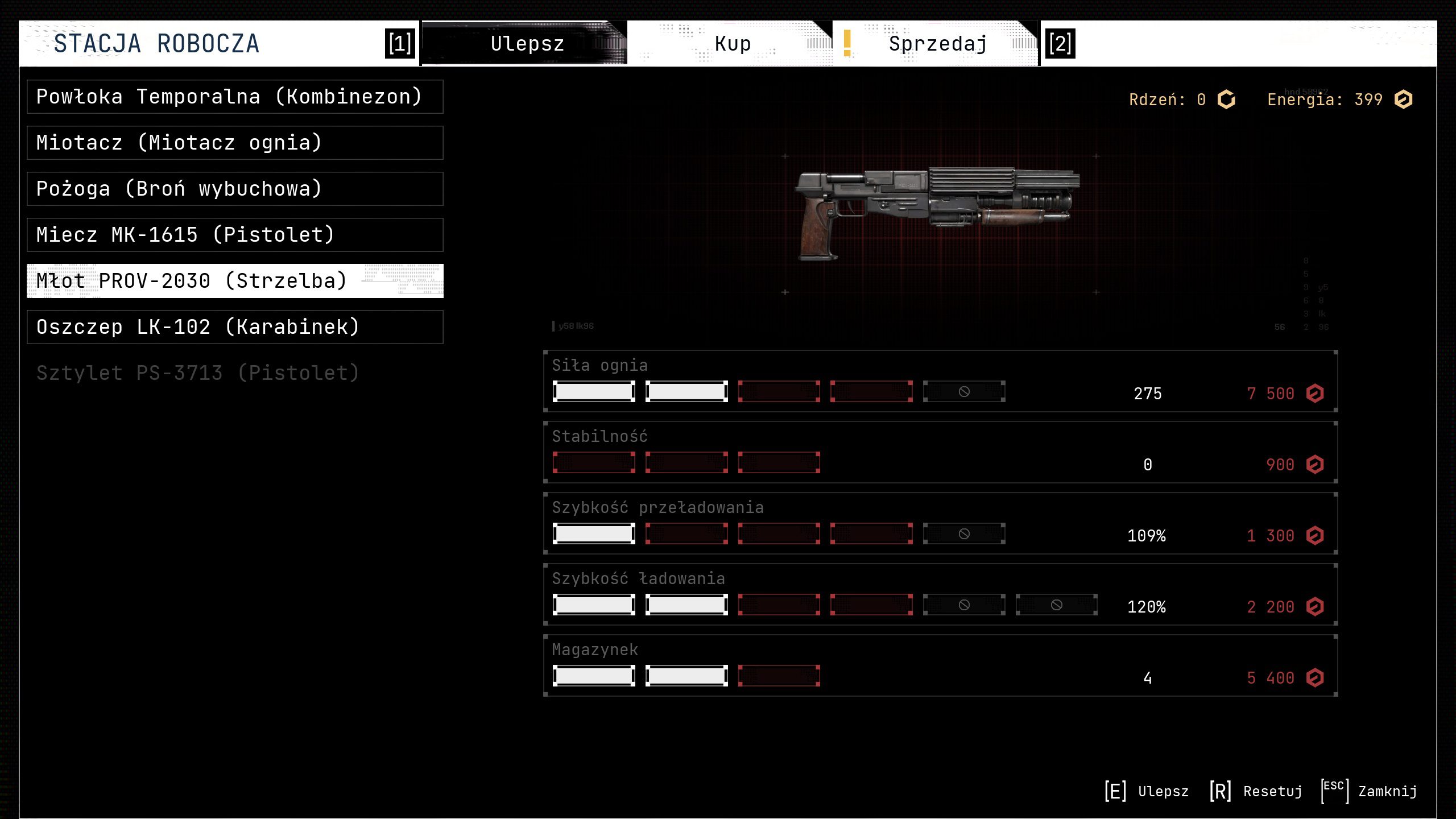Pick Miecz MK-1615 (Pistolet)

click(x=234, y=235)
